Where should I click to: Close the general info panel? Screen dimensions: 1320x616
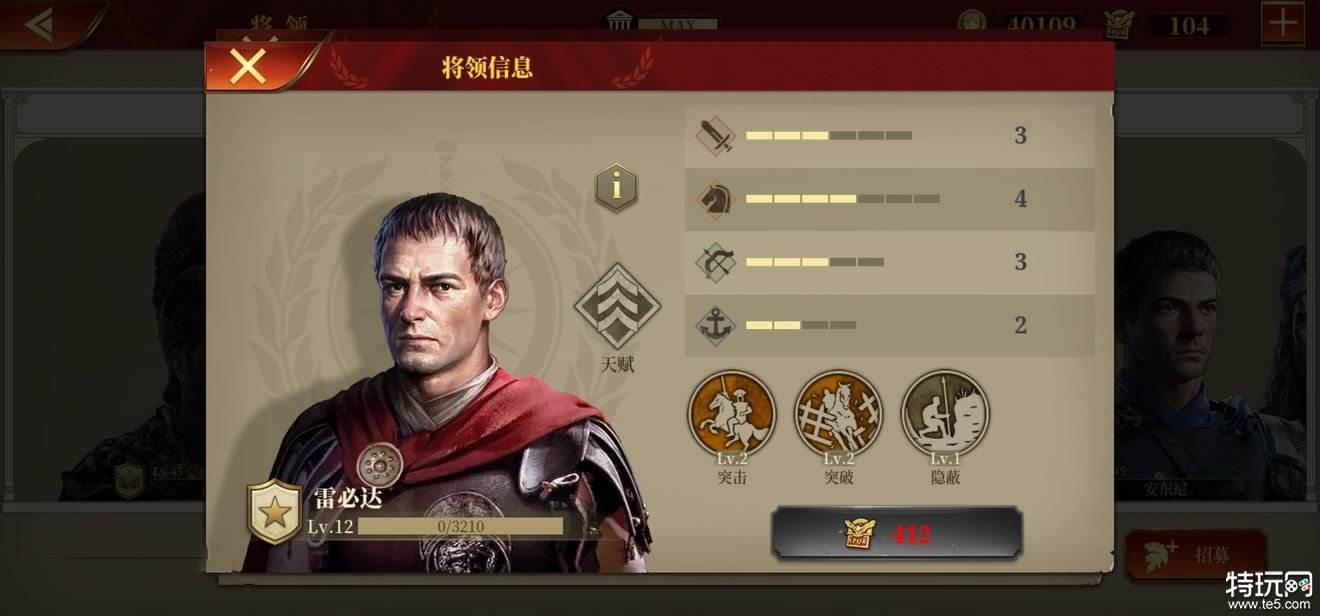248,66
